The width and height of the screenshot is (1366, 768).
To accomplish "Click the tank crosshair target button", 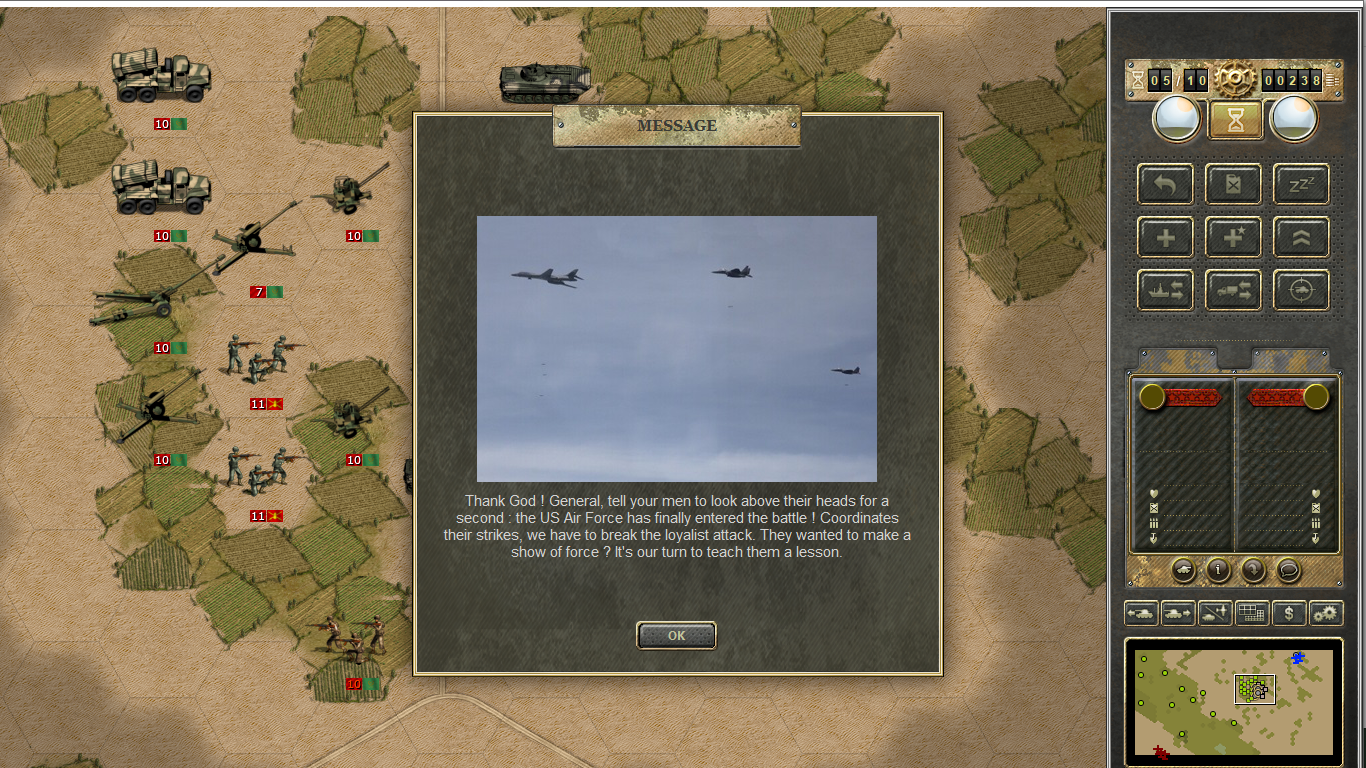I will coord(1301,290).
